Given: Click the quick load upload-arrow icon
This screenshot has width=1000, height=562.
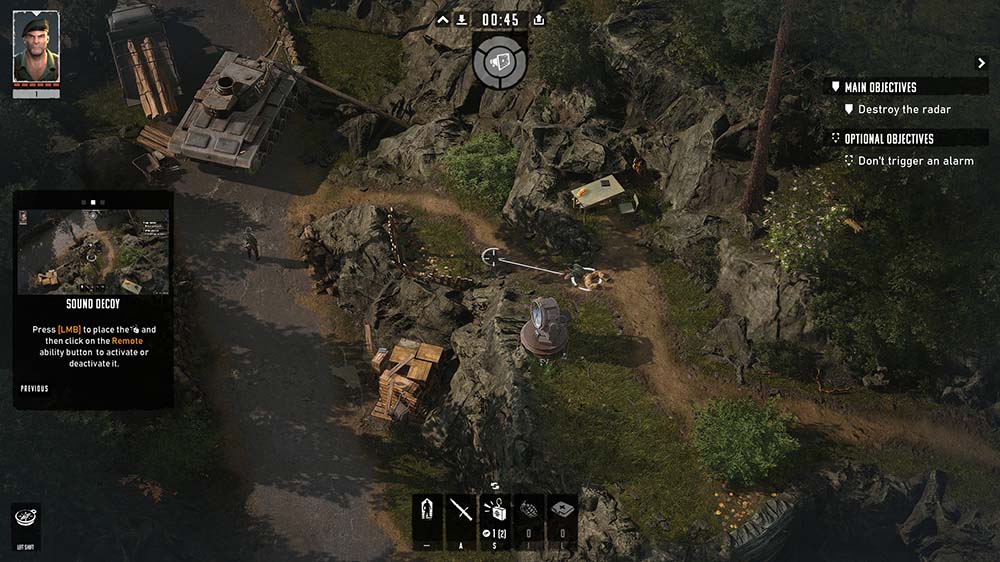Looking at the screenshot, I should point(539,20).
